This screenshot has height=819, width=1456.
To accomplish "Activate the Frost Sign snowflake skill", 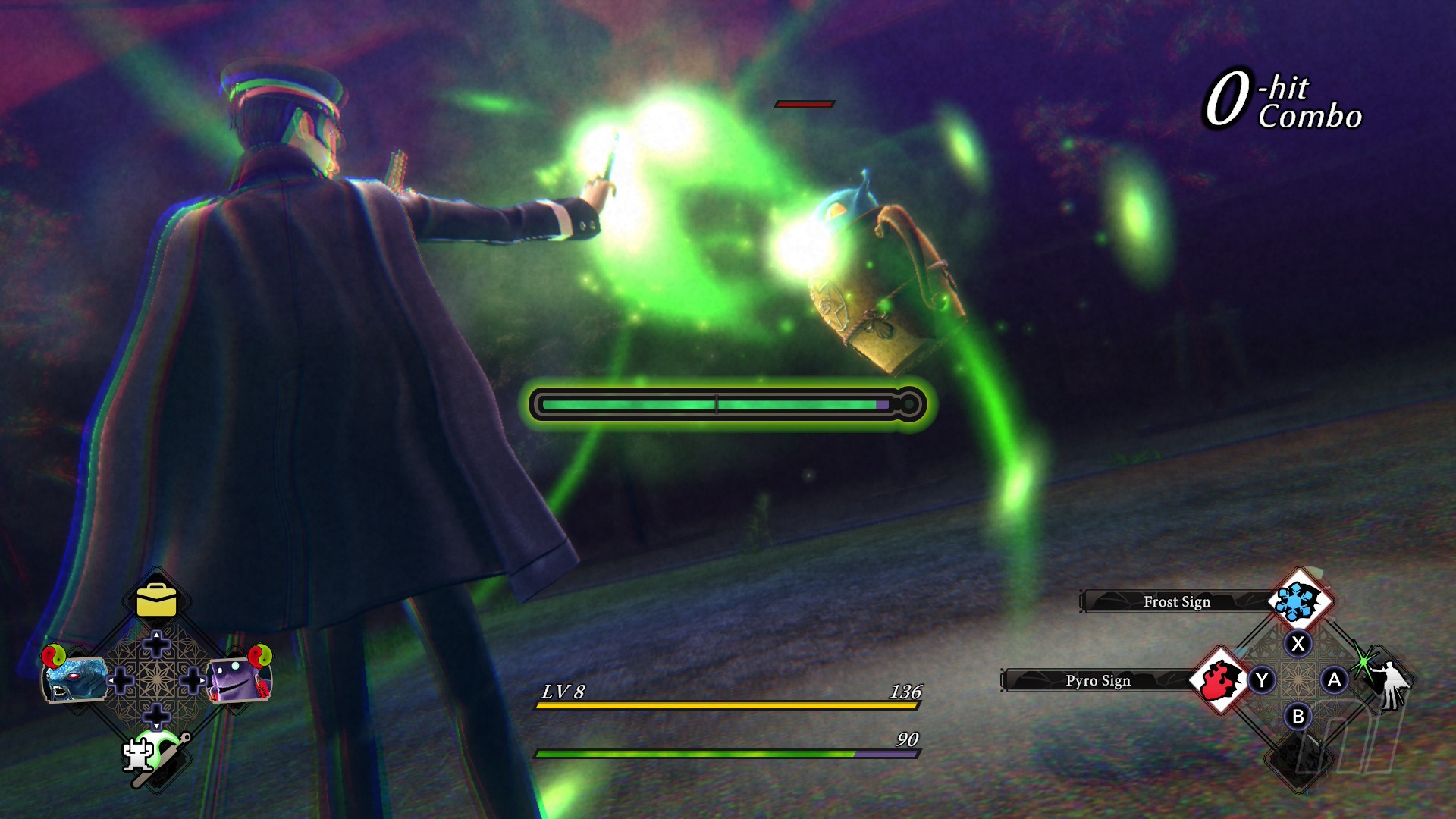I will click(1300, 601).
